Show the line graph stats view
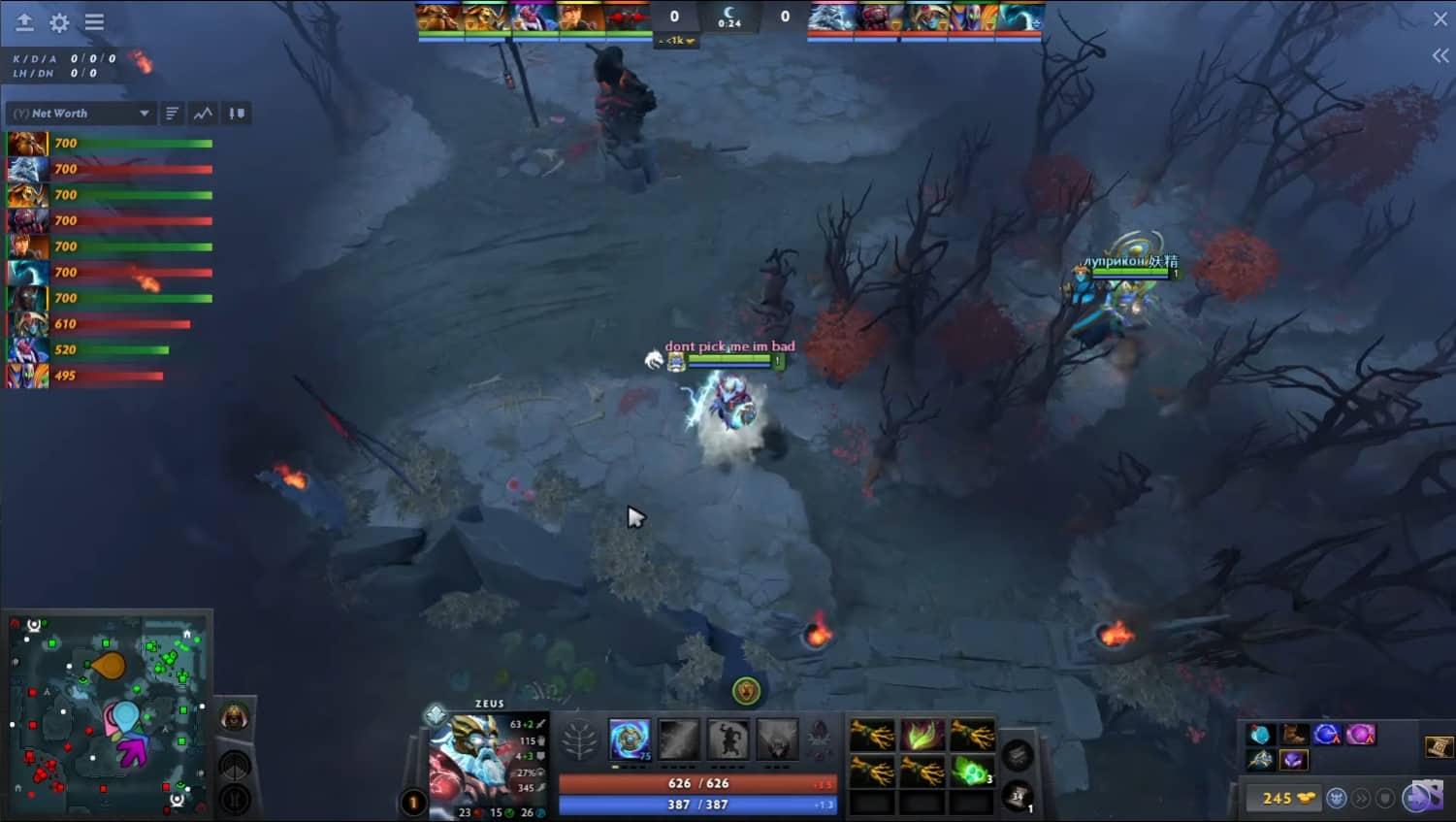Screen dimensions: 1456x822 [x=203, y=114]
